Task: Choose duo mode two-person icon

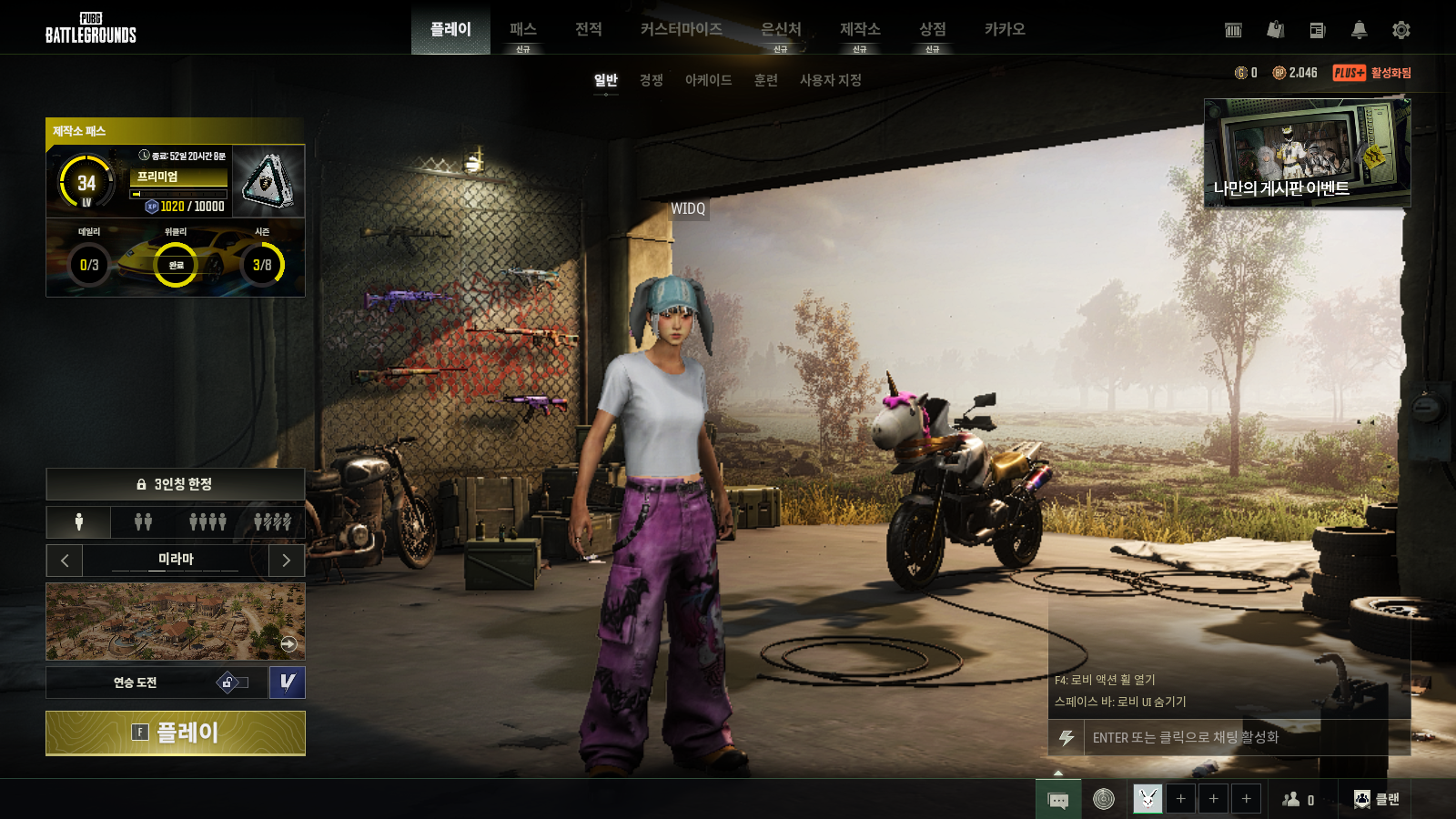Action: point(143,521)
